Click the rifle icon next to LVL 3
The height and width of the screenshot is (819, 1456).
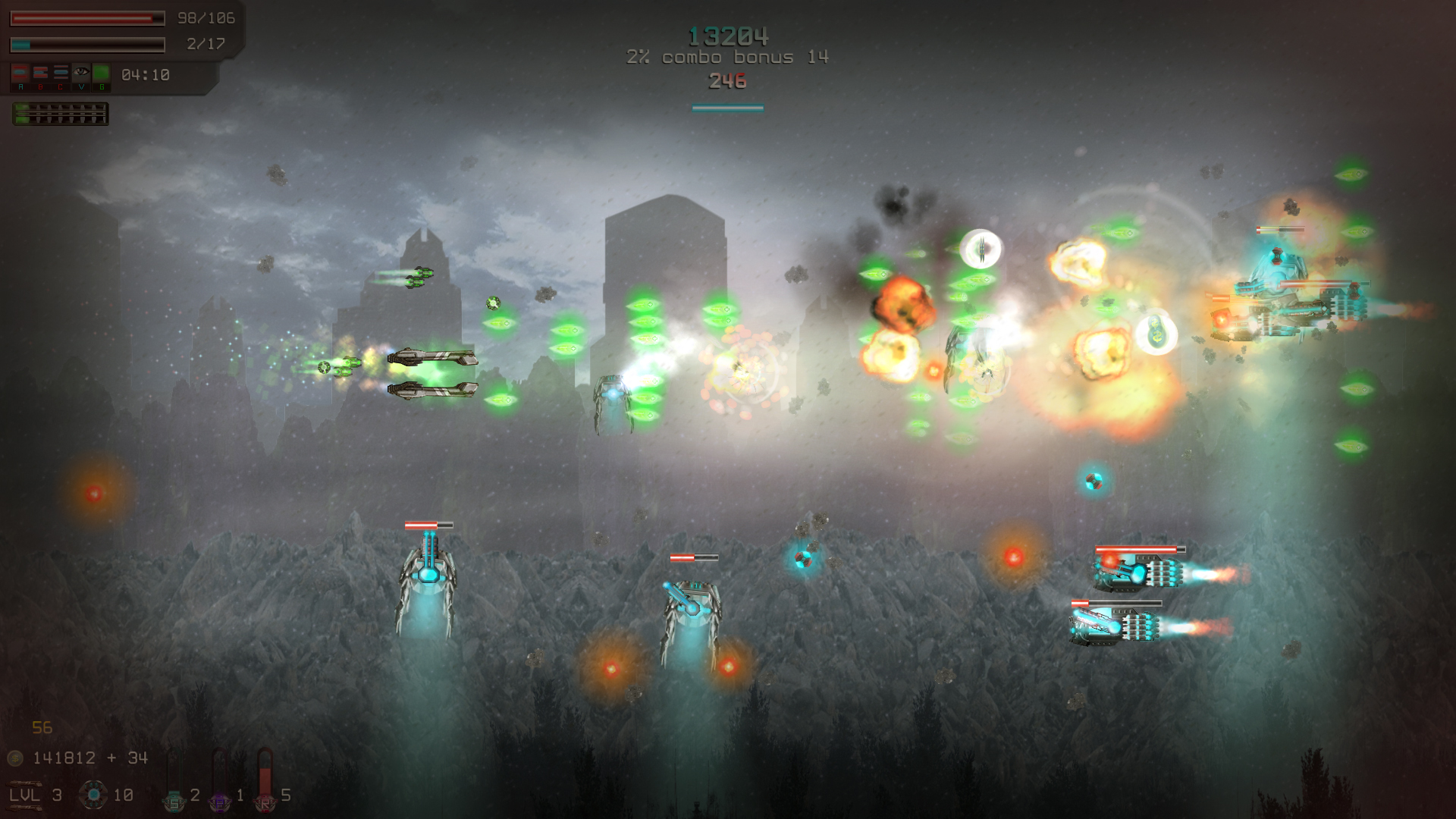tap(25, 783)
